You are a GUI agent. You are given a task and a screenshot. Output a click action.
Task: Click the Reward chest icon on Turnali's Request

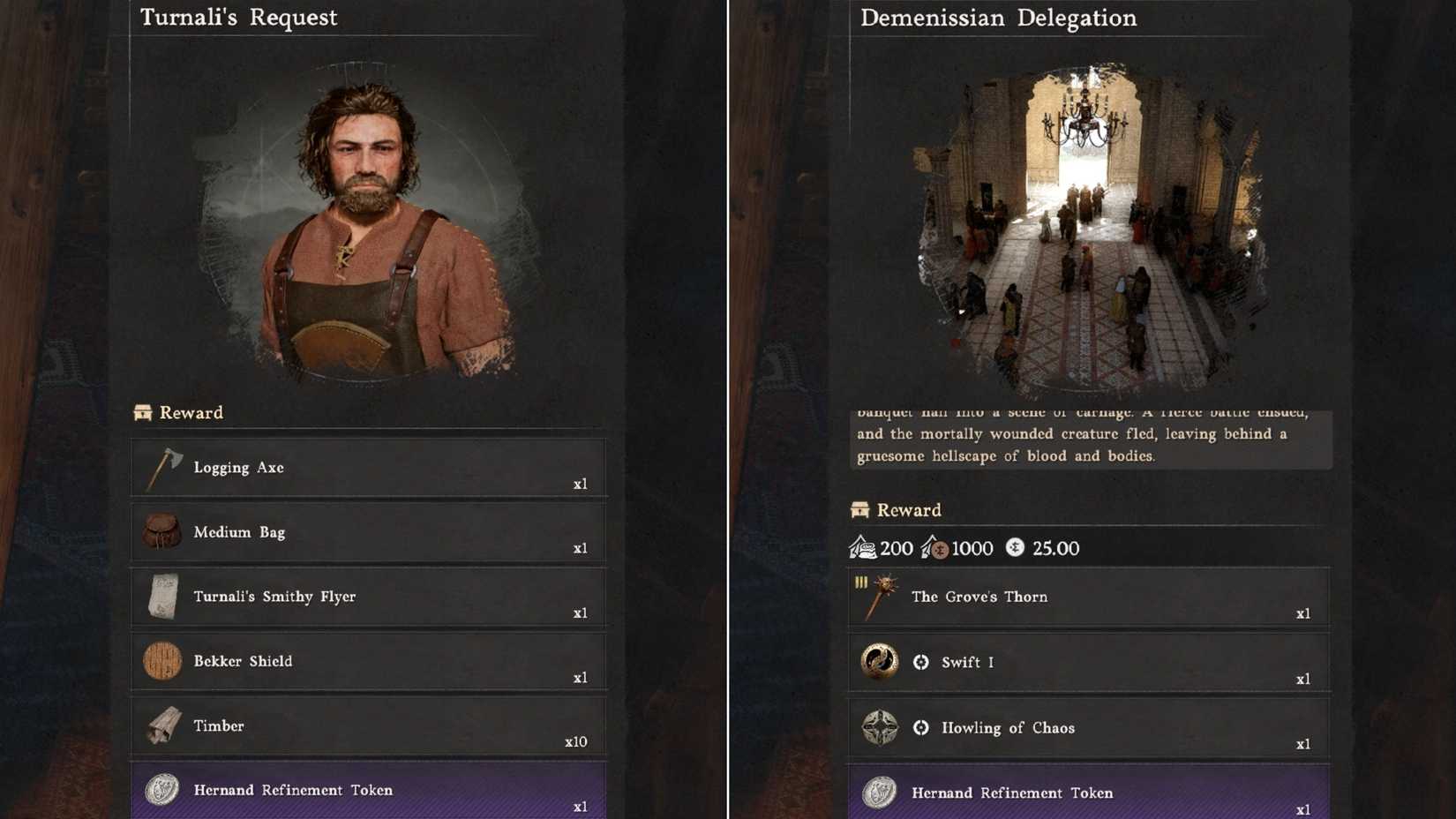(x=142, y=411)
